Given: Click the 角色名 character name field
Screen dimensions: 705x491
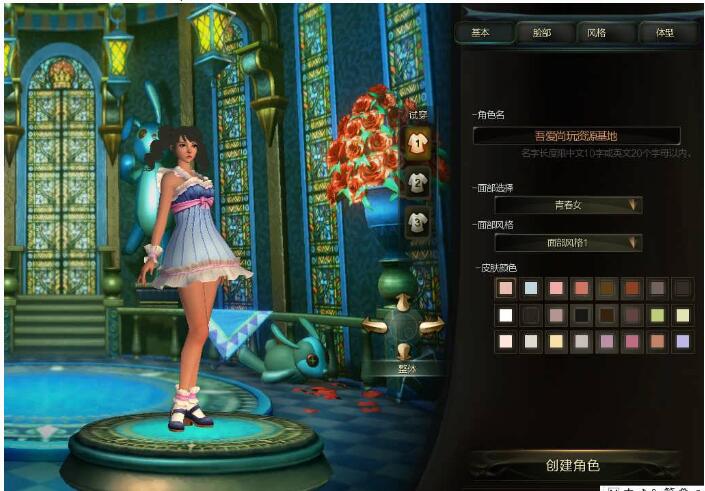Looking at the screenshot, I should [576, 135].
